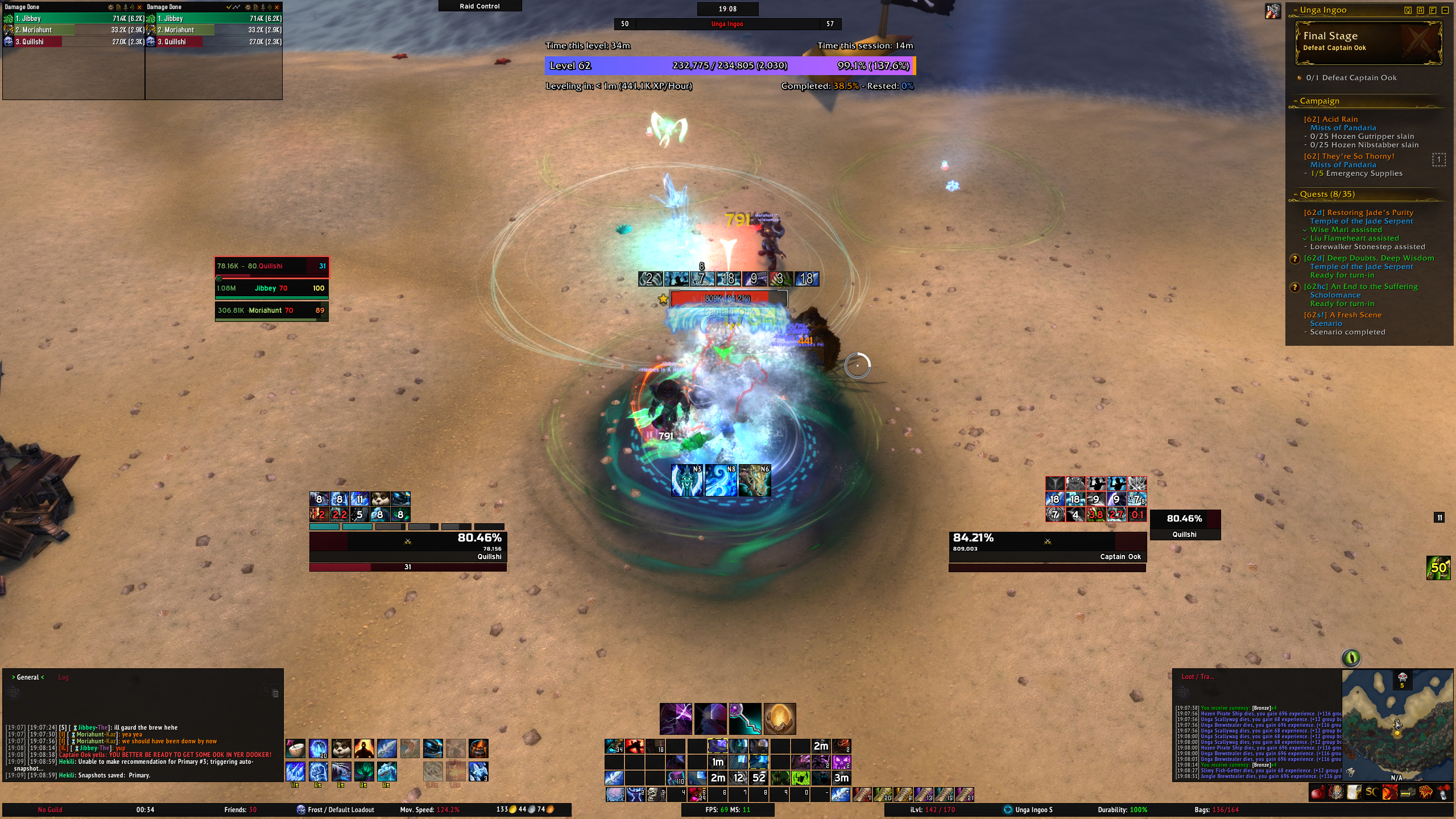Activate the purple key ability icon

tap(745, 718)
